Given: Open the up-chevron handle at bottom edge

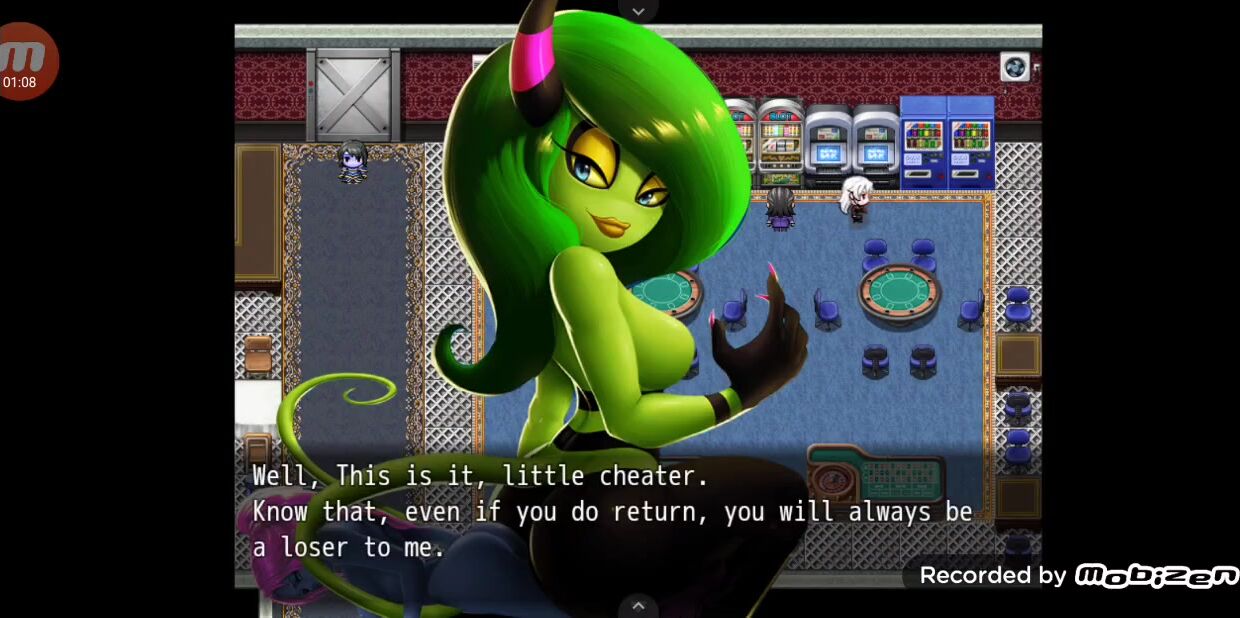Looking at the screenshot, I should tap(638, 606).
